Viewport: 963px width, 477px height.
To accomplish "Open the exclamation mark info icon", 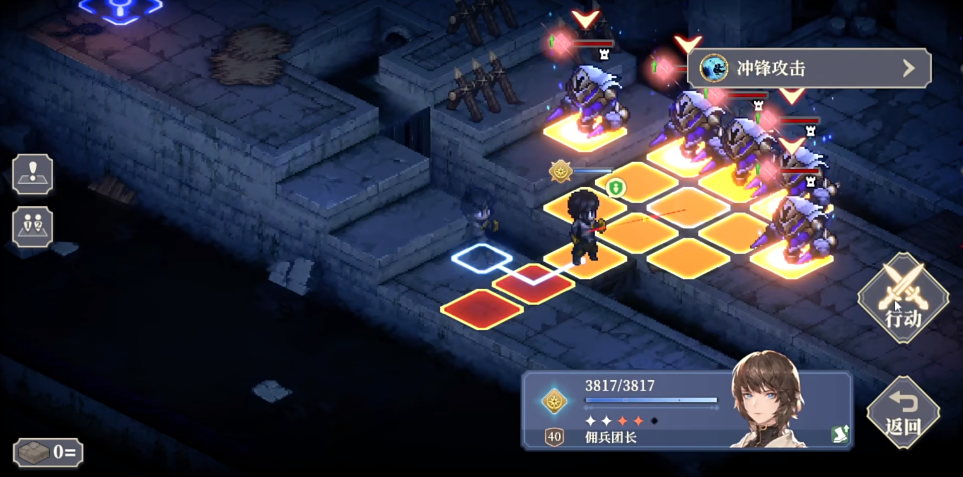I will pos(33,174).
